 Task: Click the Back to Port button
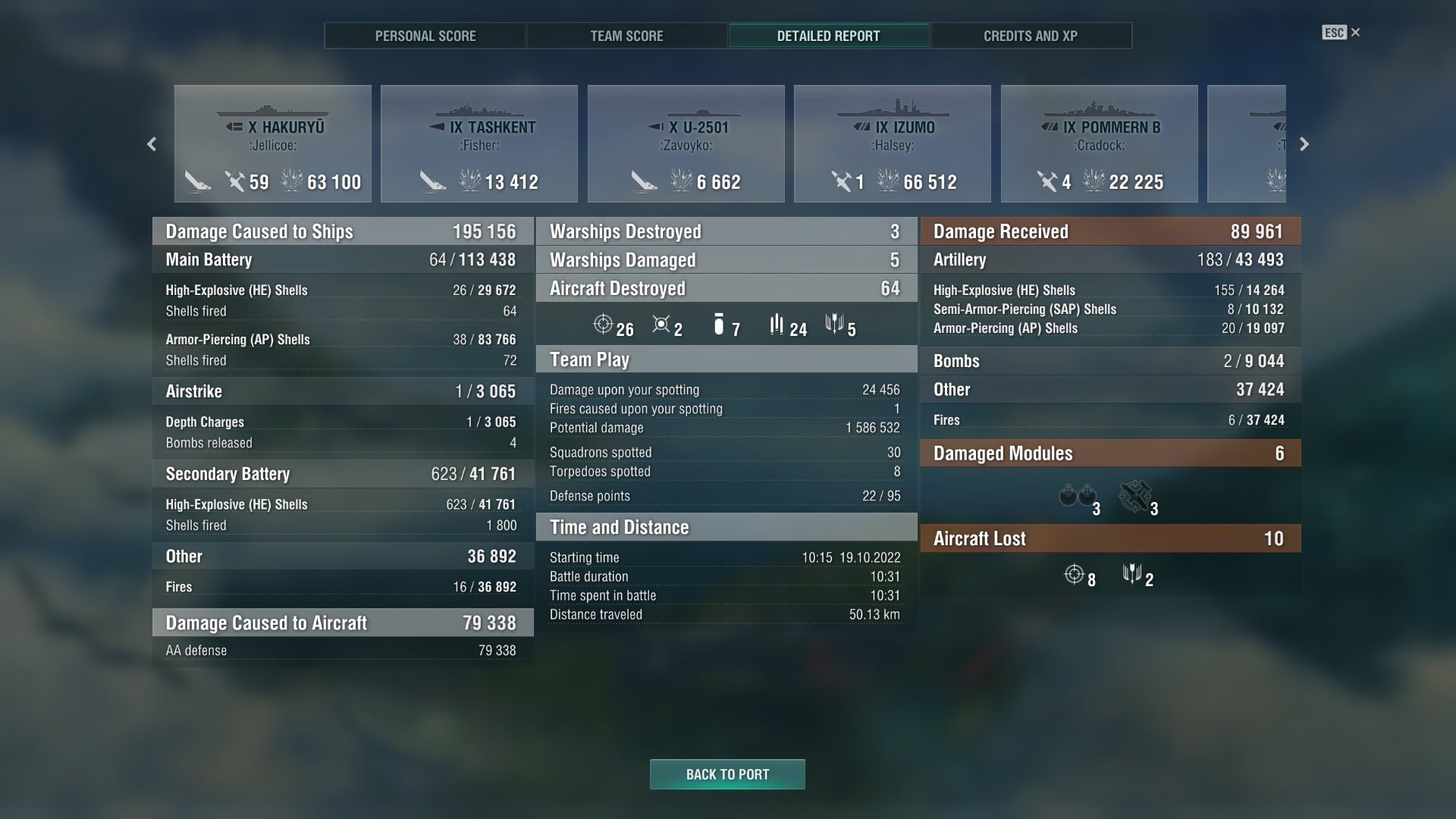(x=727, y=774)
